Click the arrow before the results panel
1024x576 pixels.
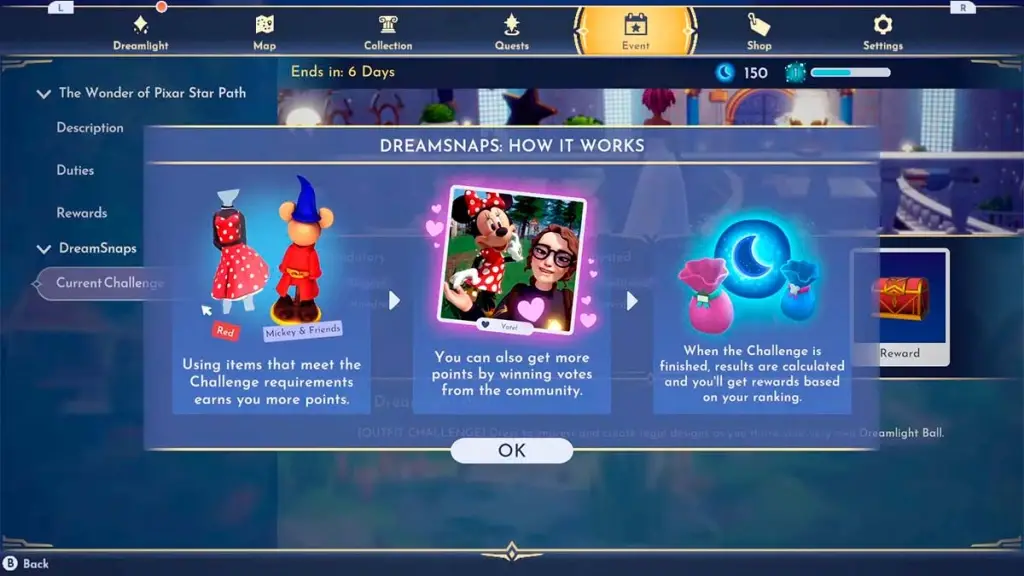click(631, 300)
